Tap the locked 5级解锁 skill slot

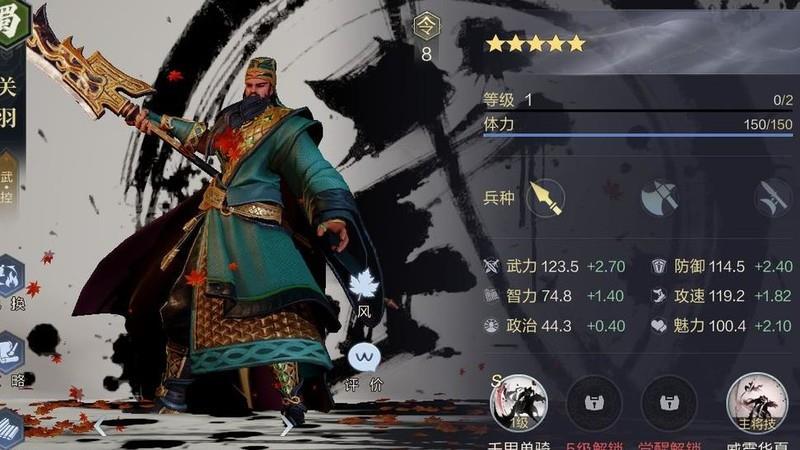coord(594,403)
